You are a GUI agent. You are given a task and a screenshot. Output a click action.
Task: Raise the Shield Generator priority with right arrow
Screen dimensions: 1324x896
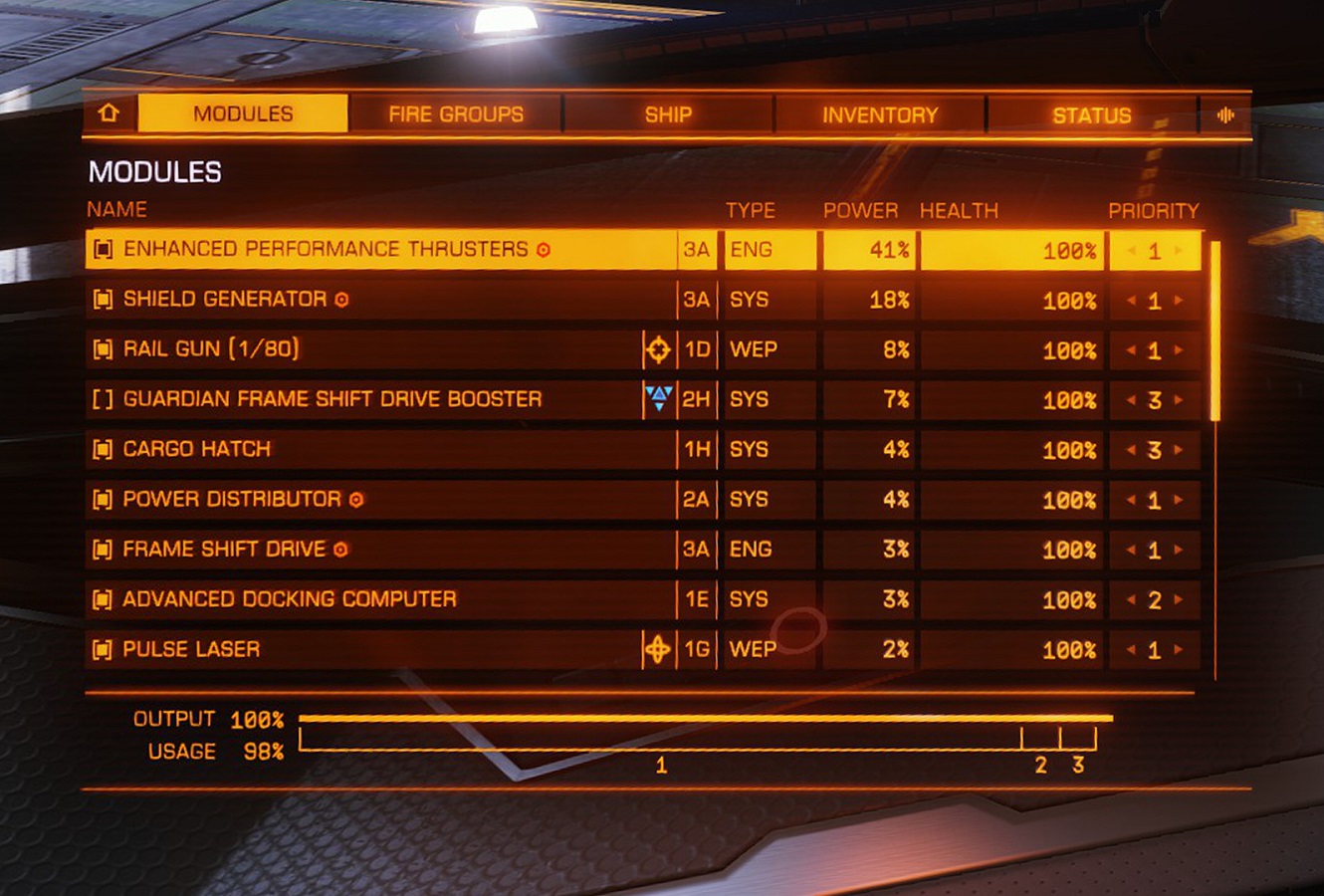(x=1179, y=300)
